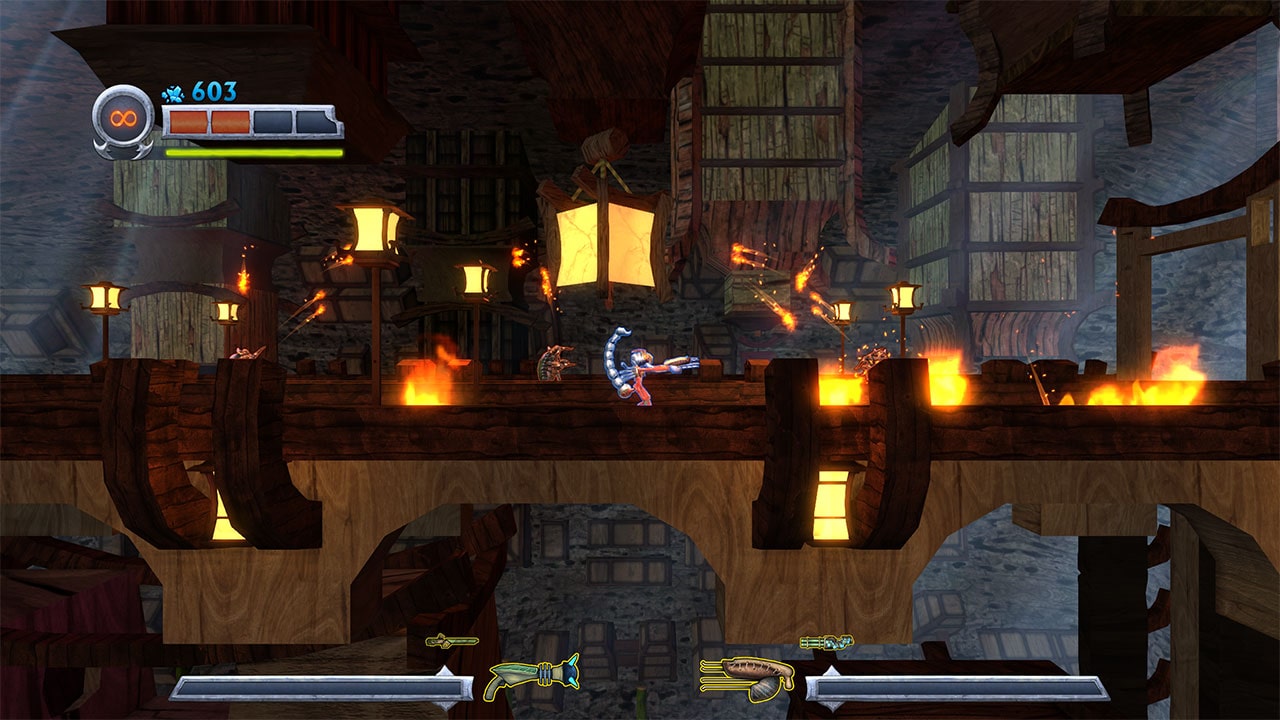Click the segmented orange health bar
The height and width of the screenshot is (720, 1280).
248,124
